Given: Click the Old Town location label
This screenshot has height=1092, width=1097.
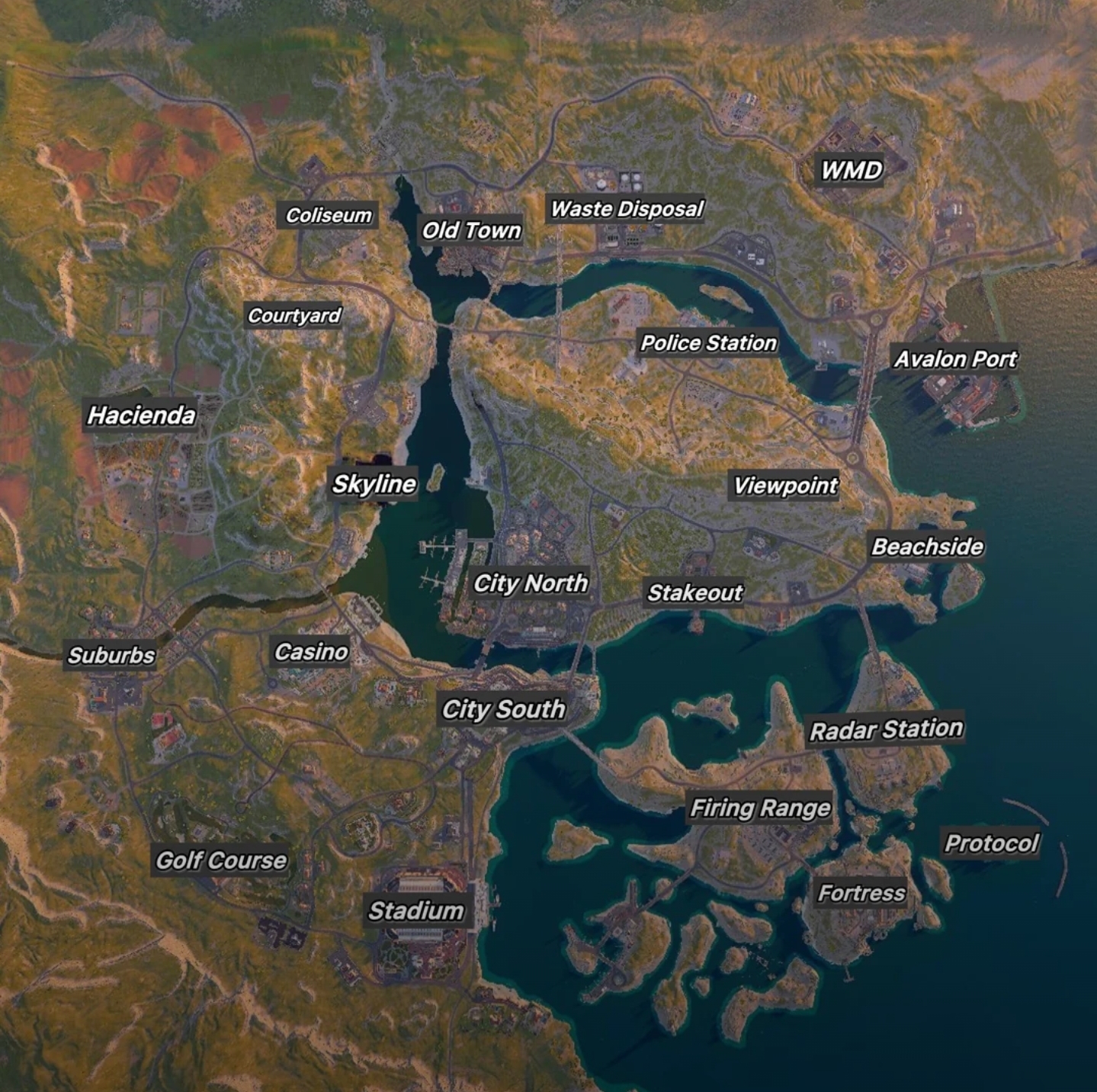Looking at the screenshot, I should pos(471,230).
